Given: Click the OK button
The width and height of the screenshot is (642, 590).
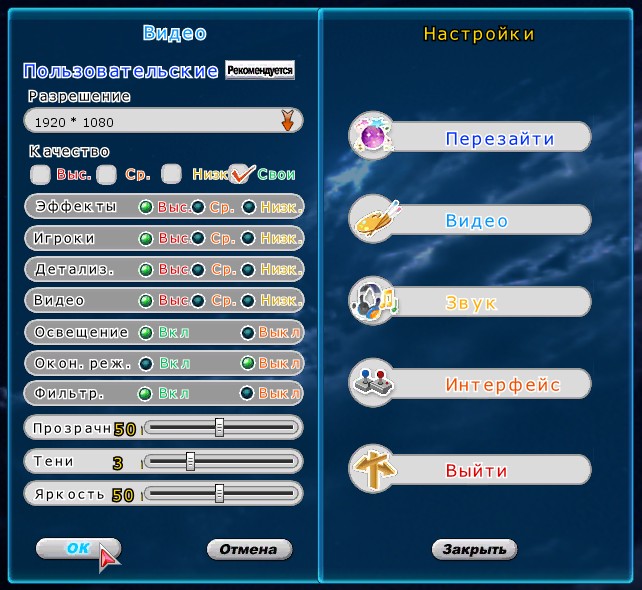Looking at the screenshot, I should pyautogui.click(x=77, y=548).
